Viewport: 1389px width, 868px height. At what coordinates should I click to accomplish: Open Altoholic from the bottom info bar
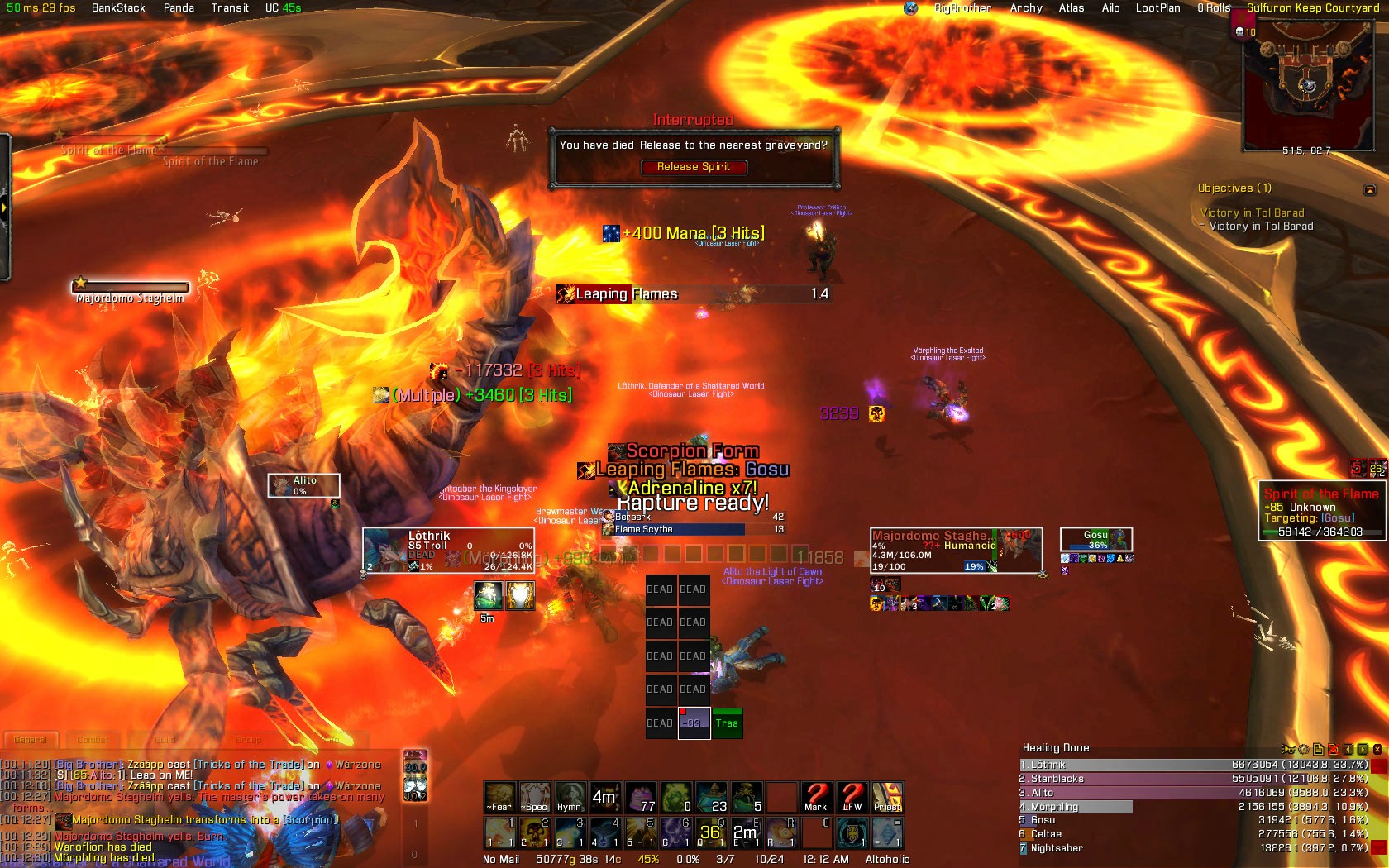point(887,859)
